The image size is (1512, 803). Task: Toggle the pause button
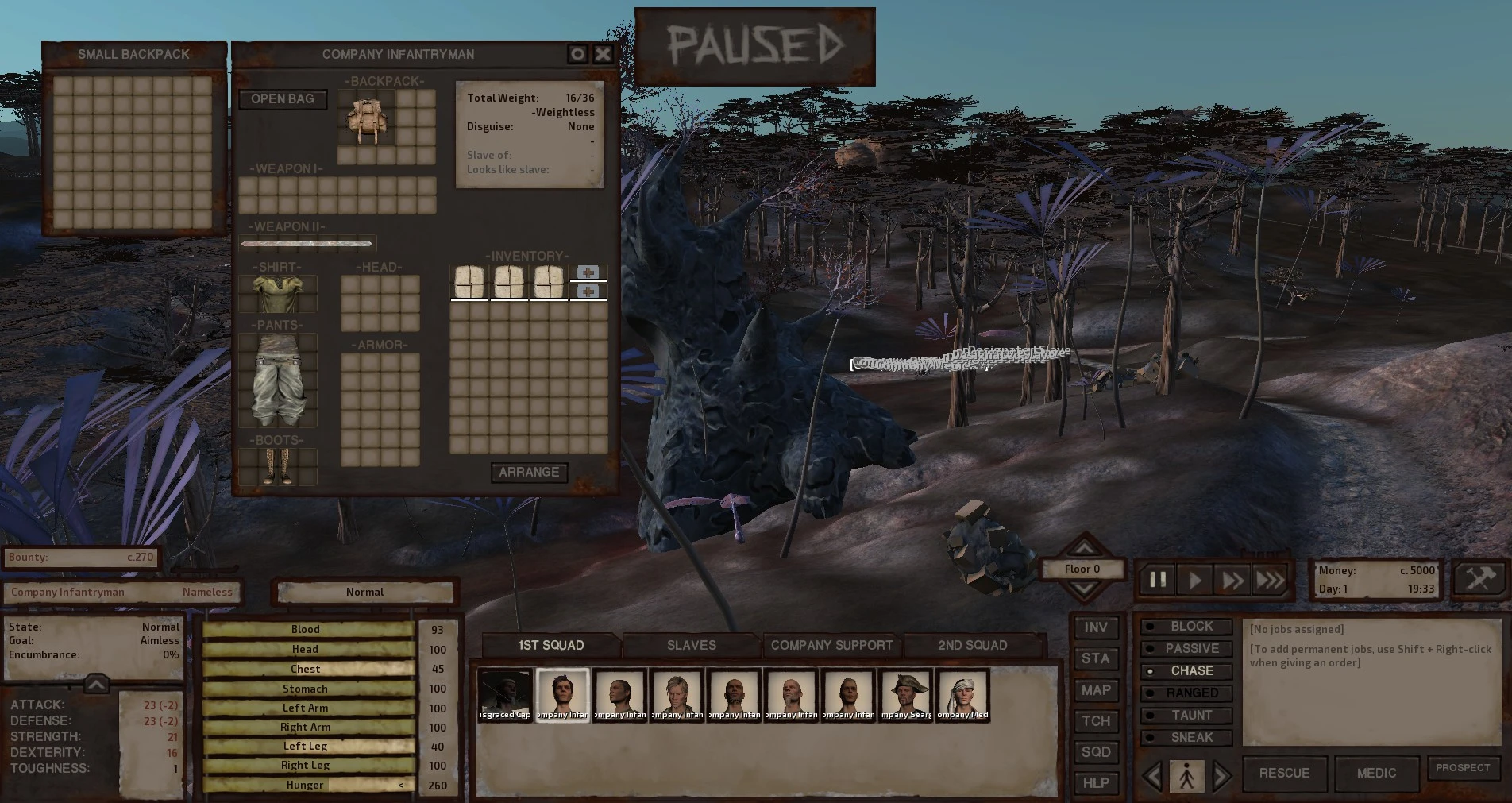(x=1158, y=581)
